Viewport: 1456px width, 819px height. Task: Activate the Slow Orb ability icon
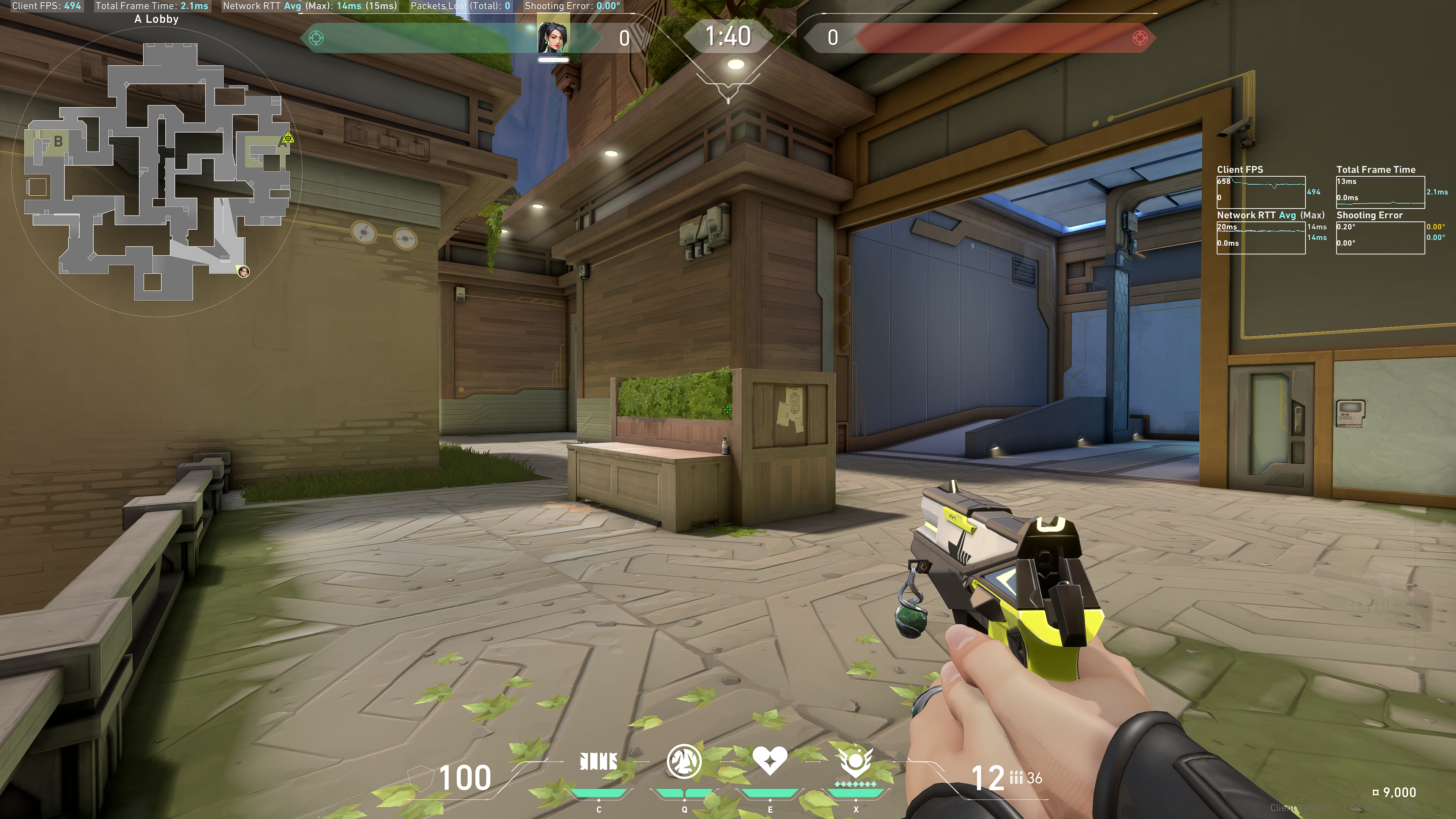684,761
